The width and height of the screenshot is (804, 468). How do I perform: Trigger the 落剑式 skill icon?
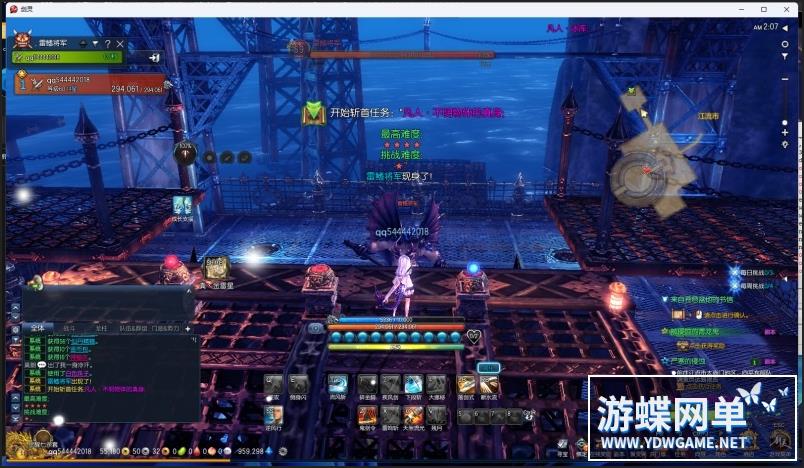(x=467, y=385)
